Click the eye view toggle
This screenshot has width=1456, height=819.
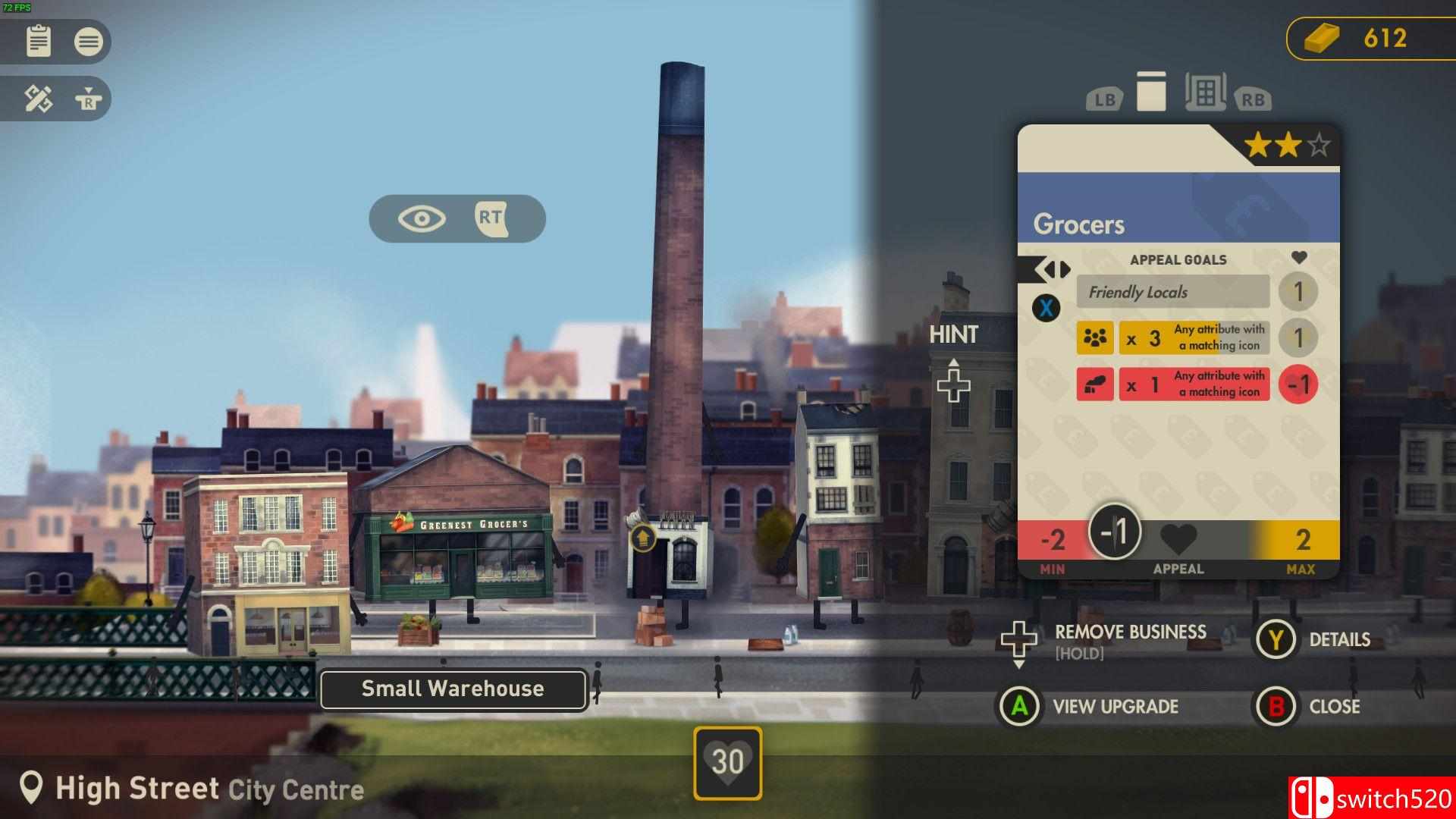coord(422,219)
